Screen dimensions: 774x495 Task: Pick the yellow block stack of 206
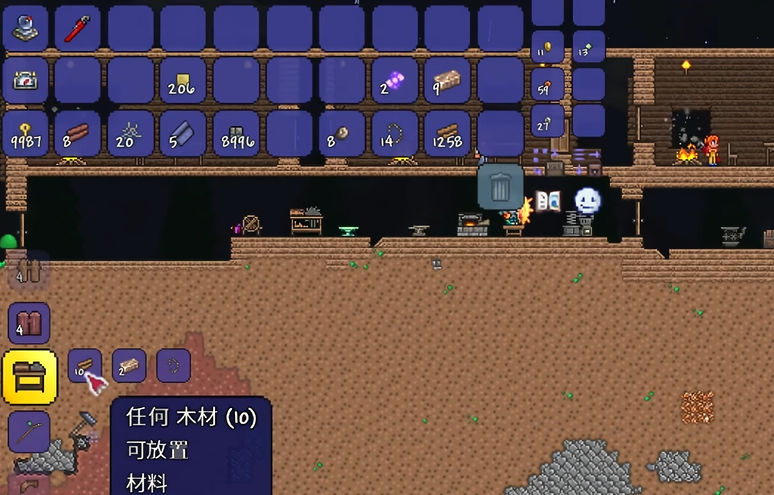[182, 80]
